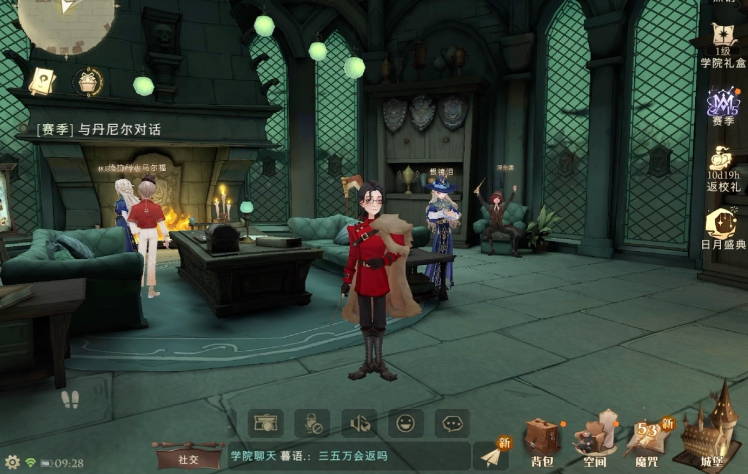The width and height of the screenshot is (748, 474).
Task: Toggle the microphone button
Action: click(x=313, y=423)
